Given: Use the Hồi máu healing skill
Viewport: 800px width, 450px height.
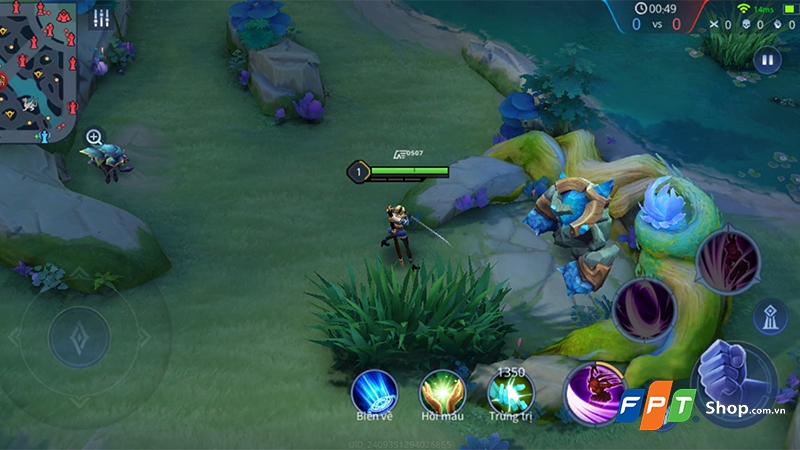Looking at the screenshot, I should (x=442, y=391).
